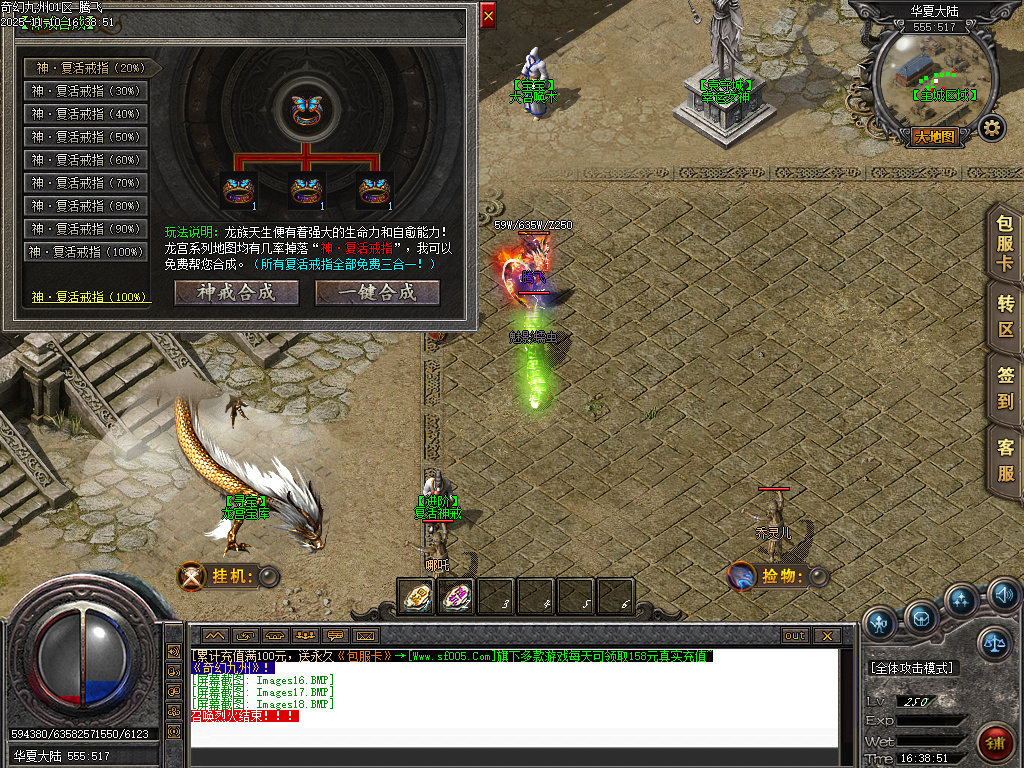Activate 一键合成 one-click synthesis
The height and width of the screenshot is (768, 1024).
pyautogui.click(x=377, y=292)
